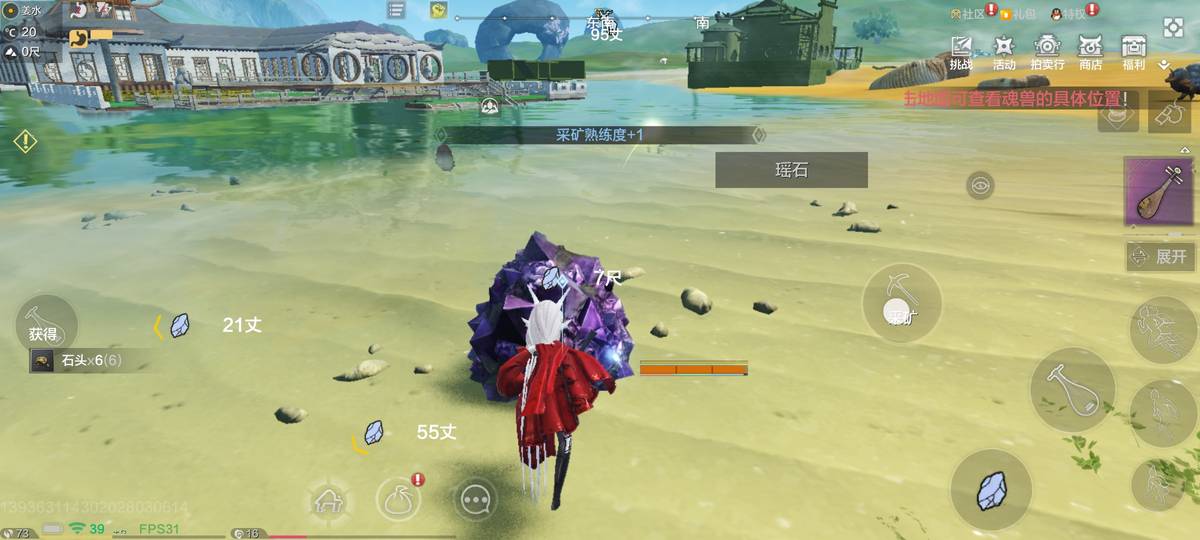This screenshot has width=1200, height=540.
Task: Tap the ore crystal skill button
Action: coord(991,490)
